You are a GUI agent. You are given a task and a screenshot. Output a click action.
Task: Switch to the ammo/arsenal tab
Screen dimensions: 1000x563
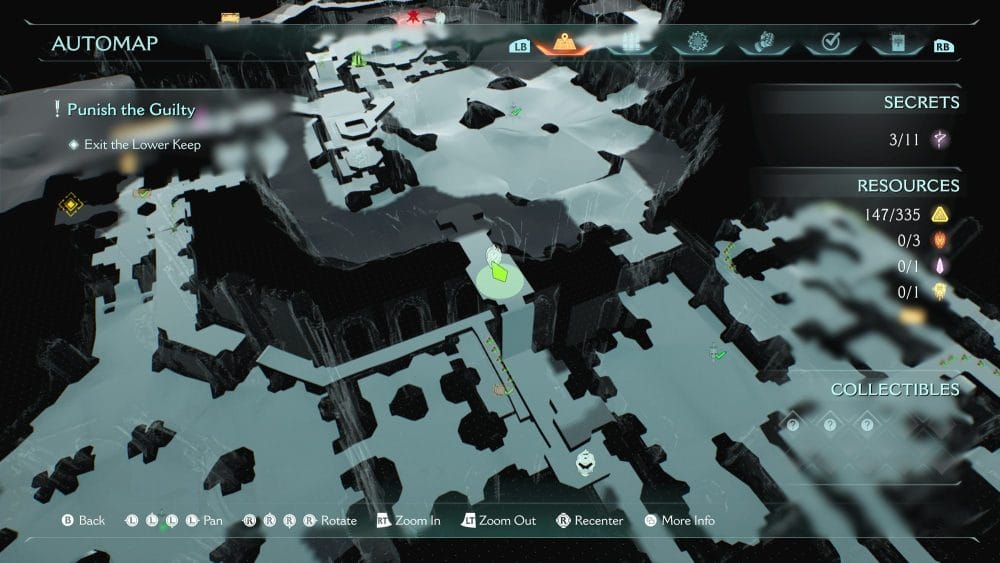630,43
